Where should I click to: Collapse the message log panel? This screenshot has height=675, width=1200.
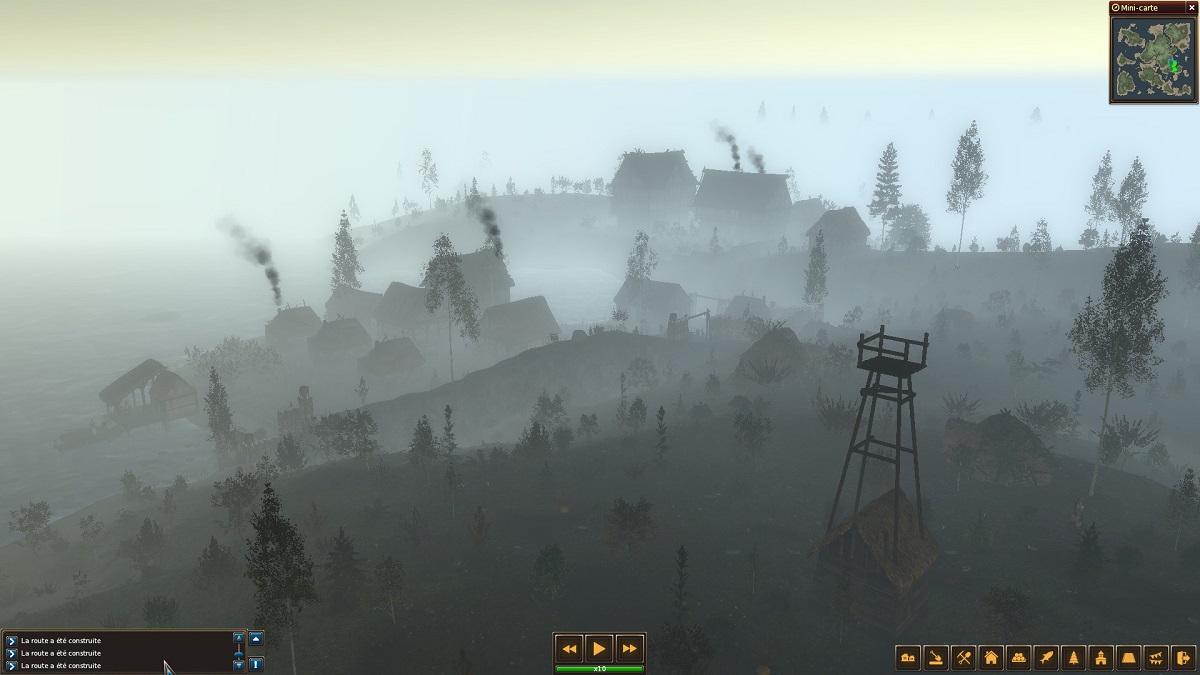tap(256, 638)
